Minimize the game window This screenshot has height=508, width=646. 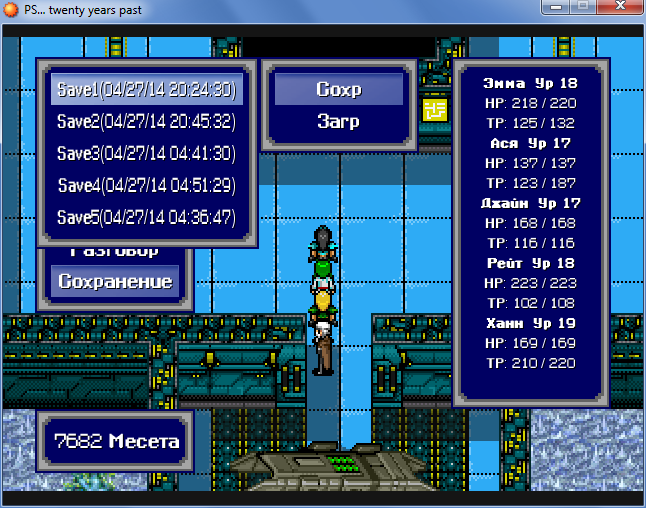click(552, 7)
